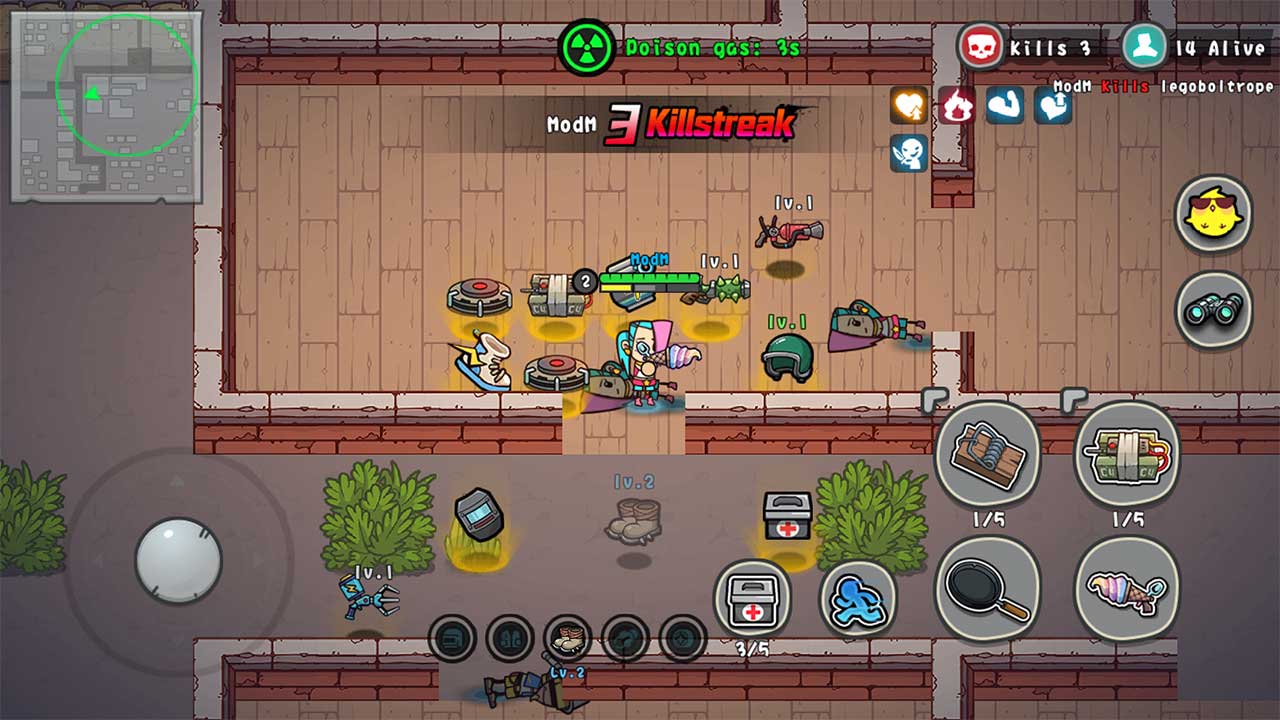The image size is (1280, 720).
Task: Select the frying pan weapon
Action: click(x=988, y=588)
